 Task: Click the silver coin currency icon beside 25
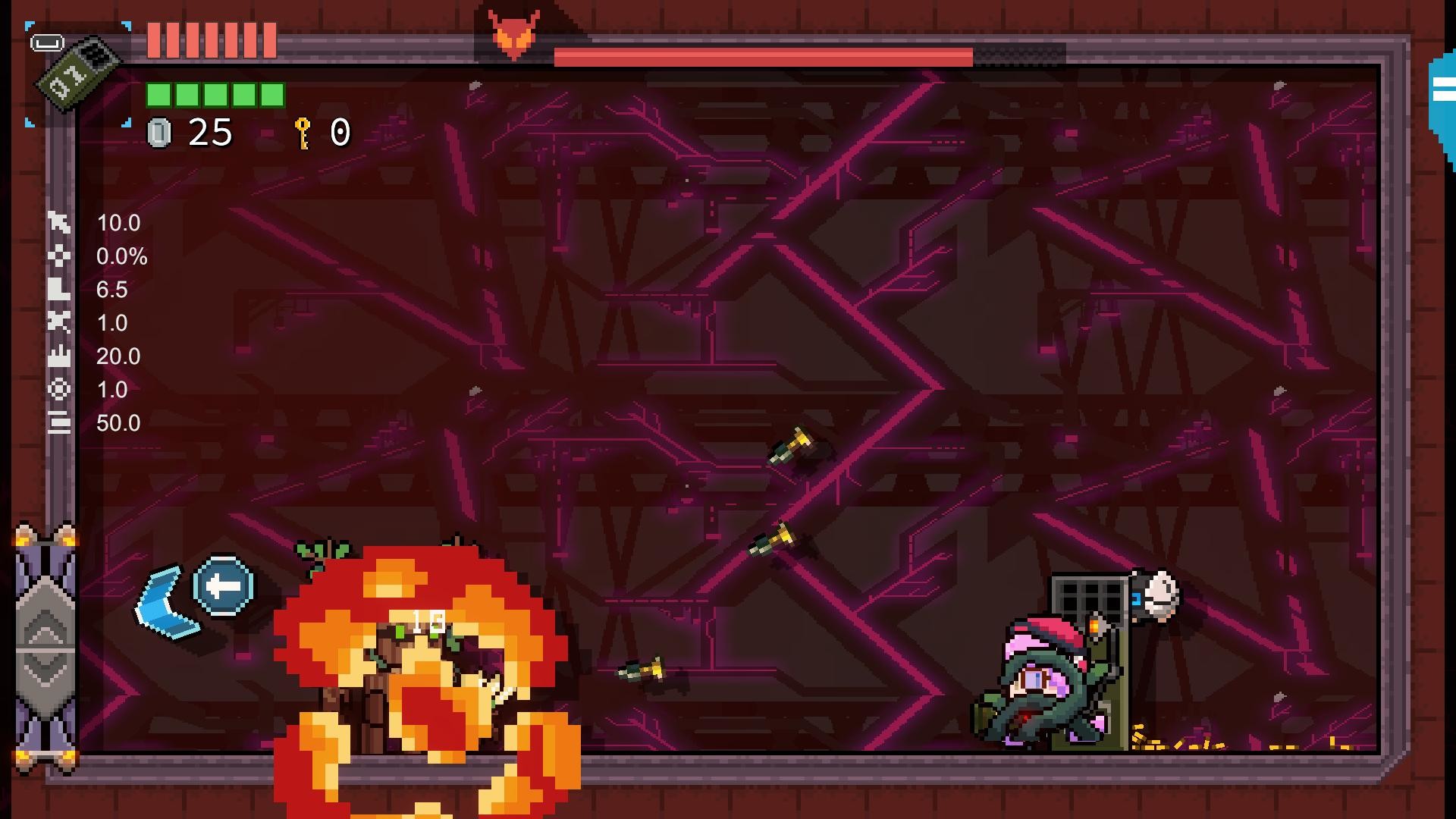[159, 133]
